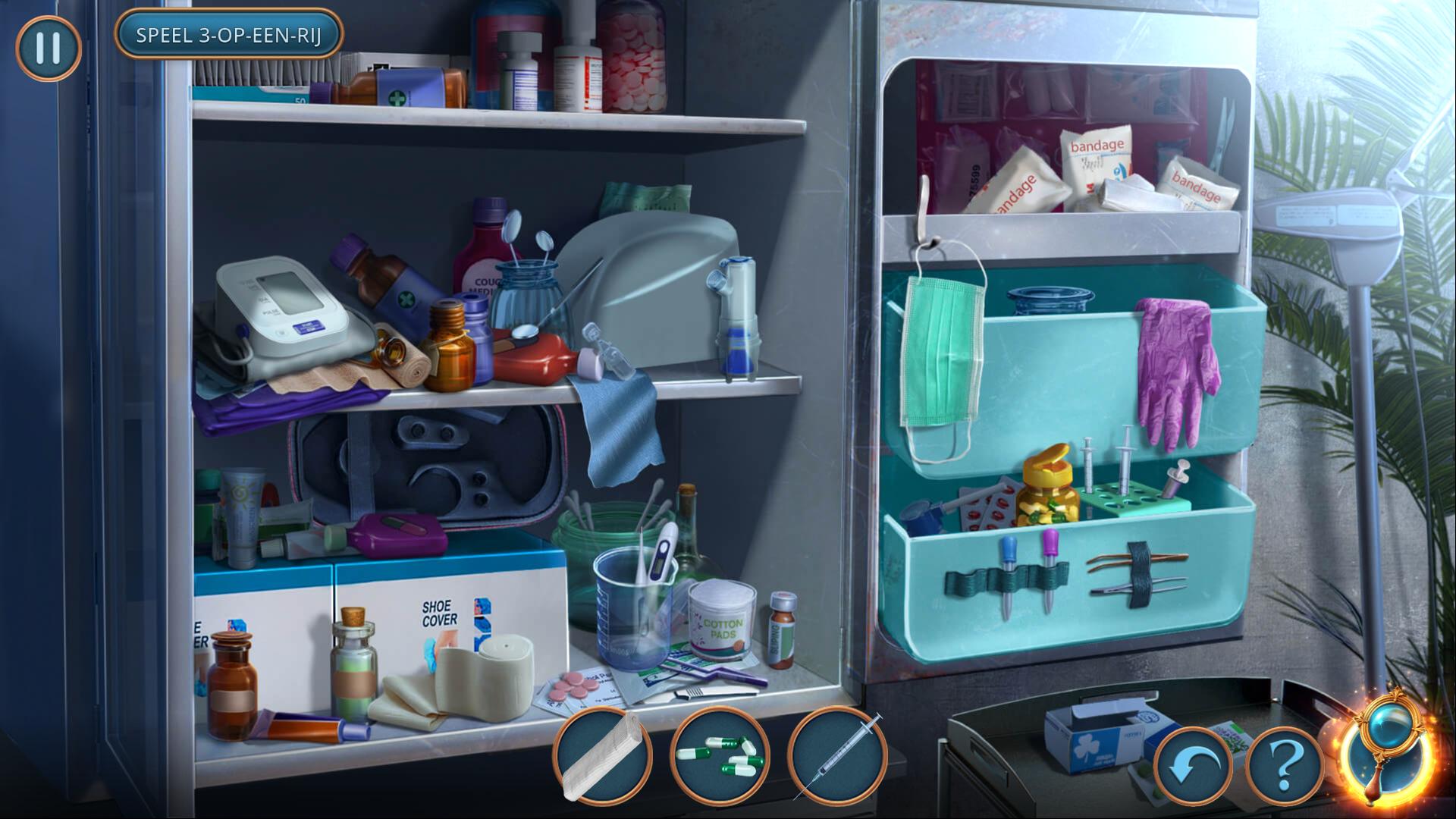Select the syringe target item
The width and height of the screenshot is (1456, 819).
837,756
